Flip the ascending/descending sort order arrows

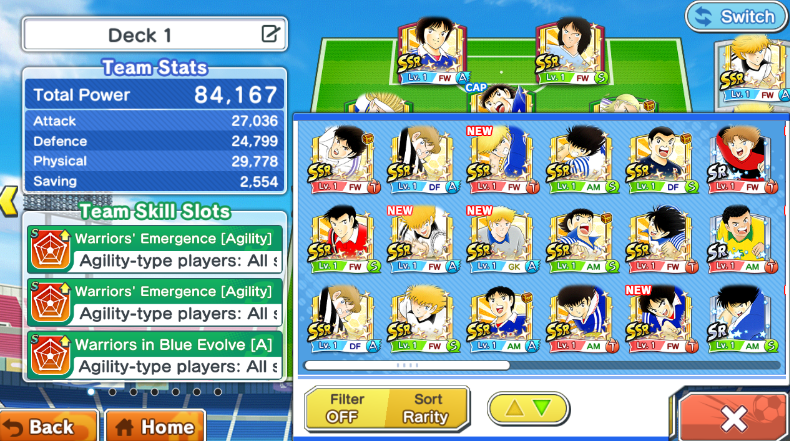coord(528,408)
